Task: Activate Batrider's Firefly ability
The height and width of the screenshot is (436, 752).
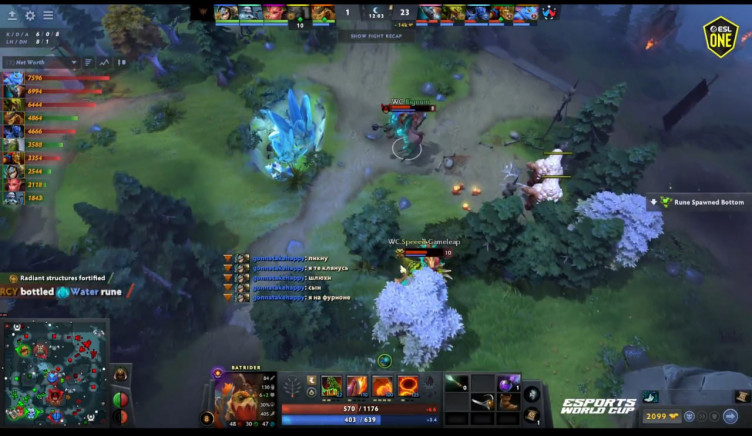Action: (382, 386)
